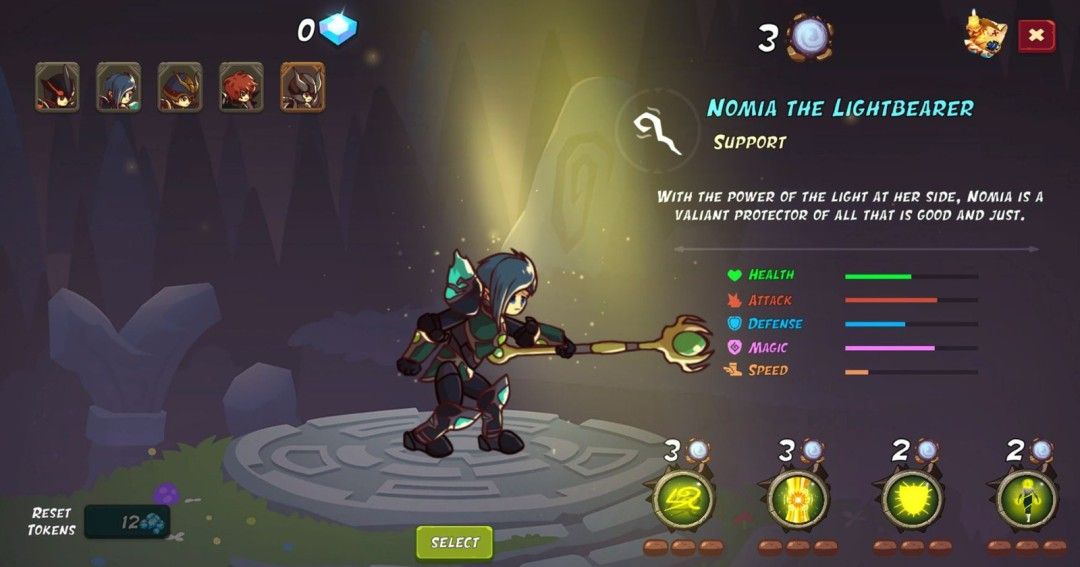Inspect the golden light beam ability
This screenshot has height=567, width=1080.
798,499
